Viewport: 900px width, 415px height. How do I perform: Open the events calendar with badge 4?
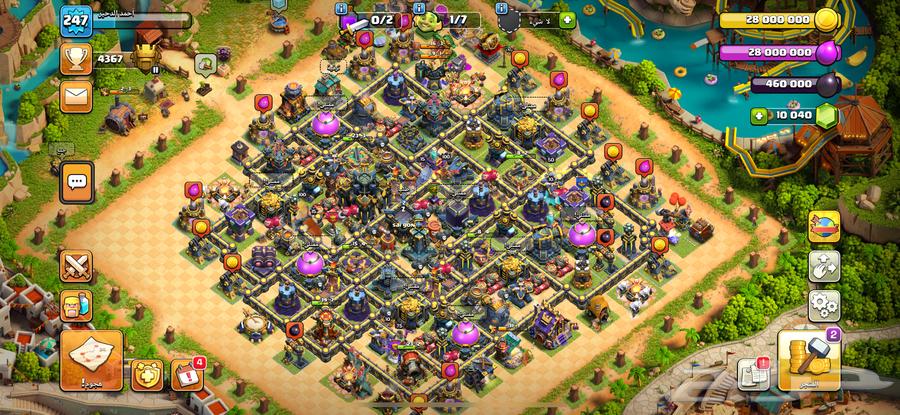coord(186,374)
